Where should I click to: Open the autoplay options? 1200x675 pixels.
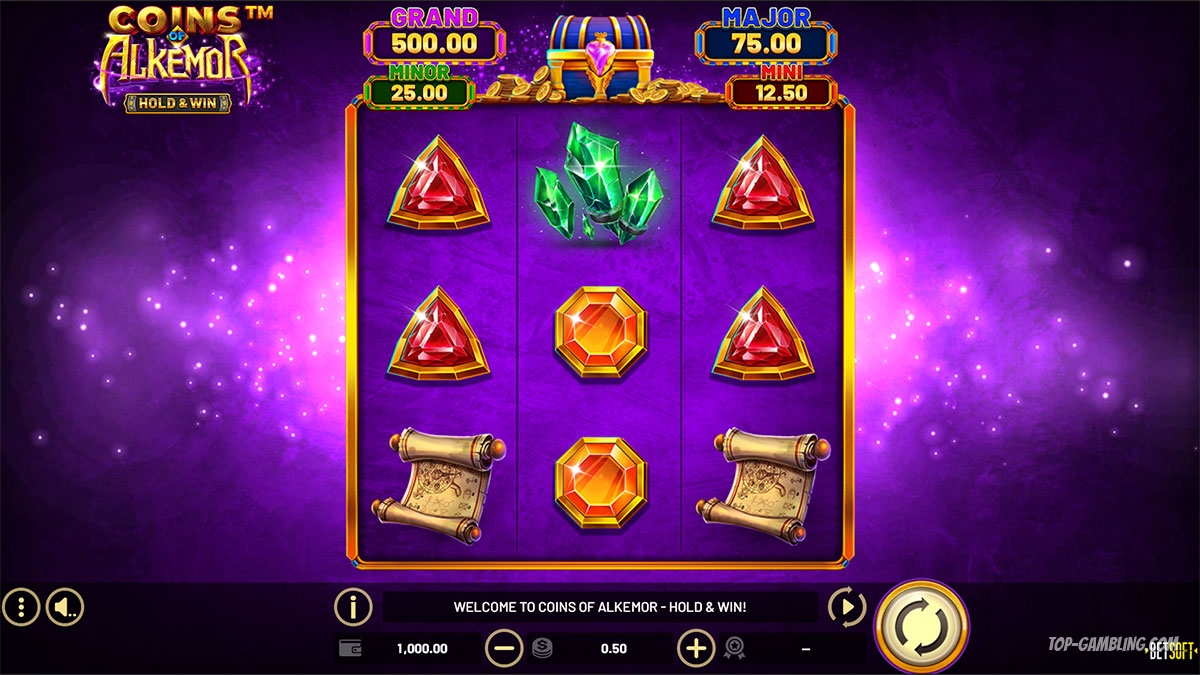(x=847, y=606)
